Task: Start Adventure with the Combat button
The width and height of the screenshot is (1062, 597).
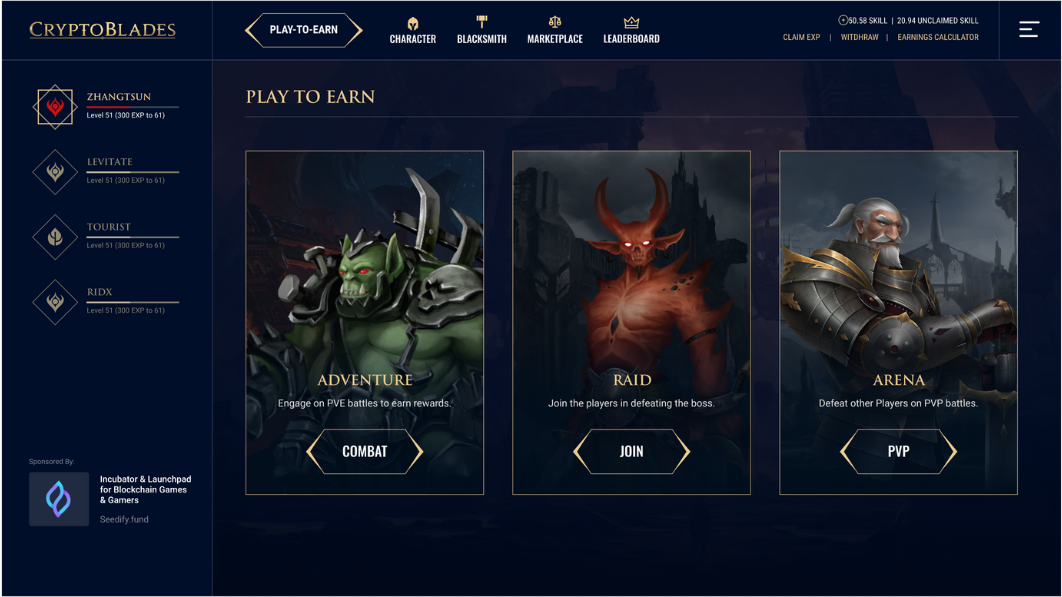Action: coord(364,452)
